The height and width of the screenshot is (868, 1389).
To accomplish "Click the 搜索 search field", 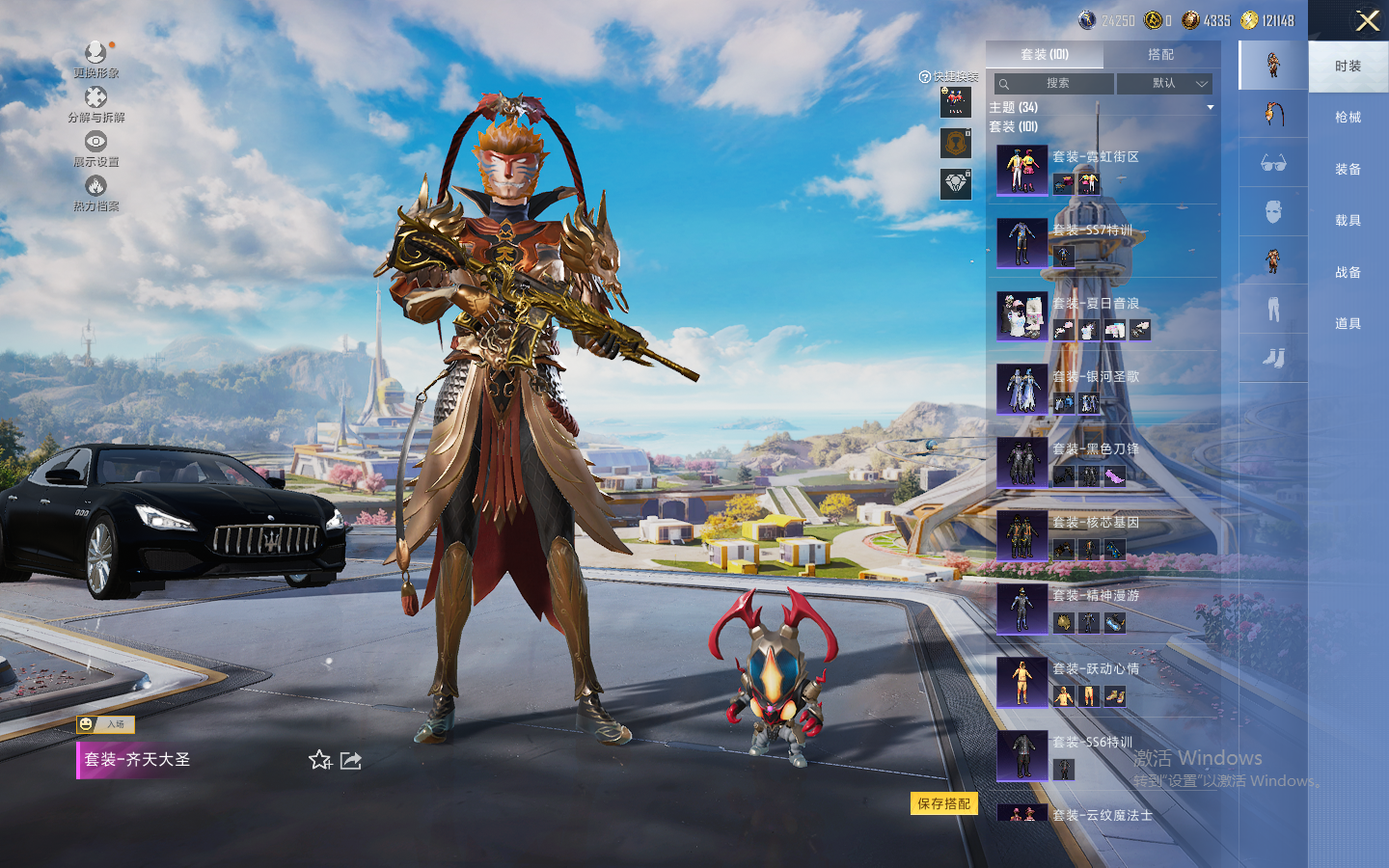I will point(1056,84).
